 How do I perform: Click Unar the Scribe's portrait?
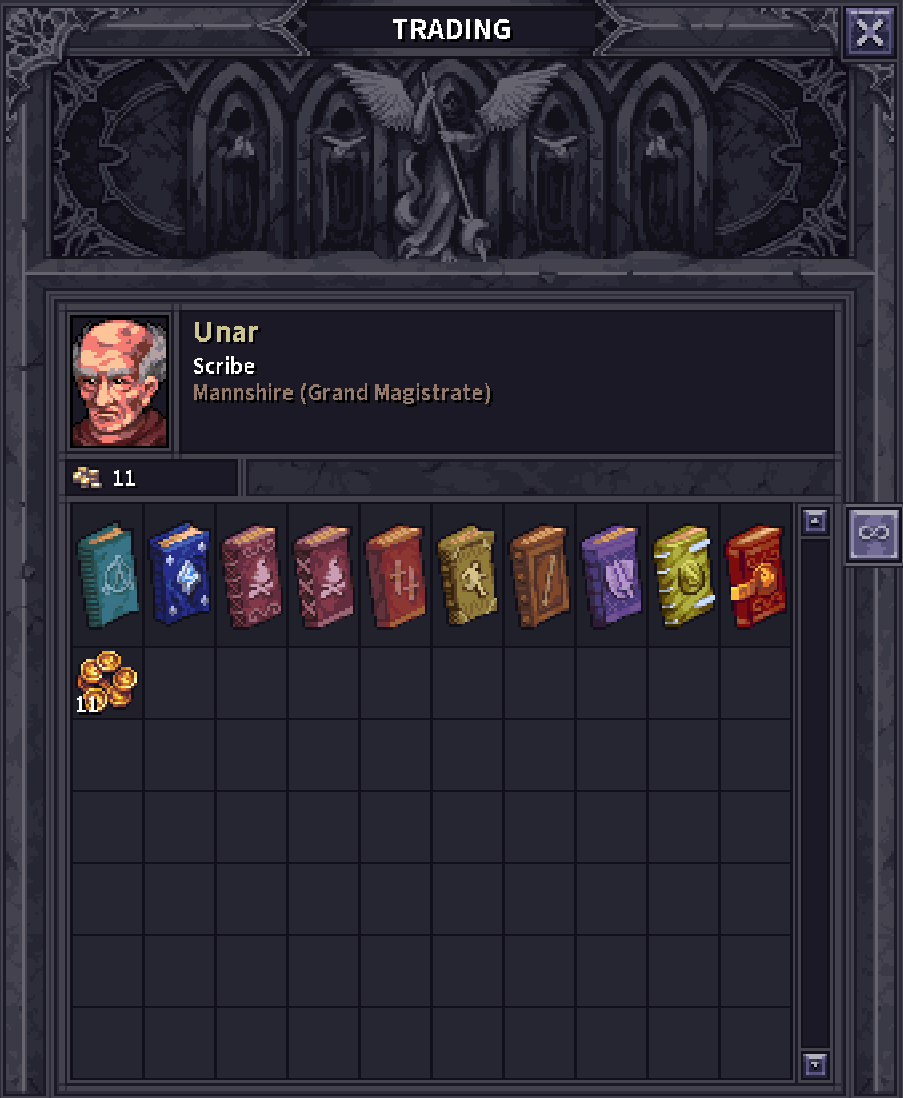120,381
